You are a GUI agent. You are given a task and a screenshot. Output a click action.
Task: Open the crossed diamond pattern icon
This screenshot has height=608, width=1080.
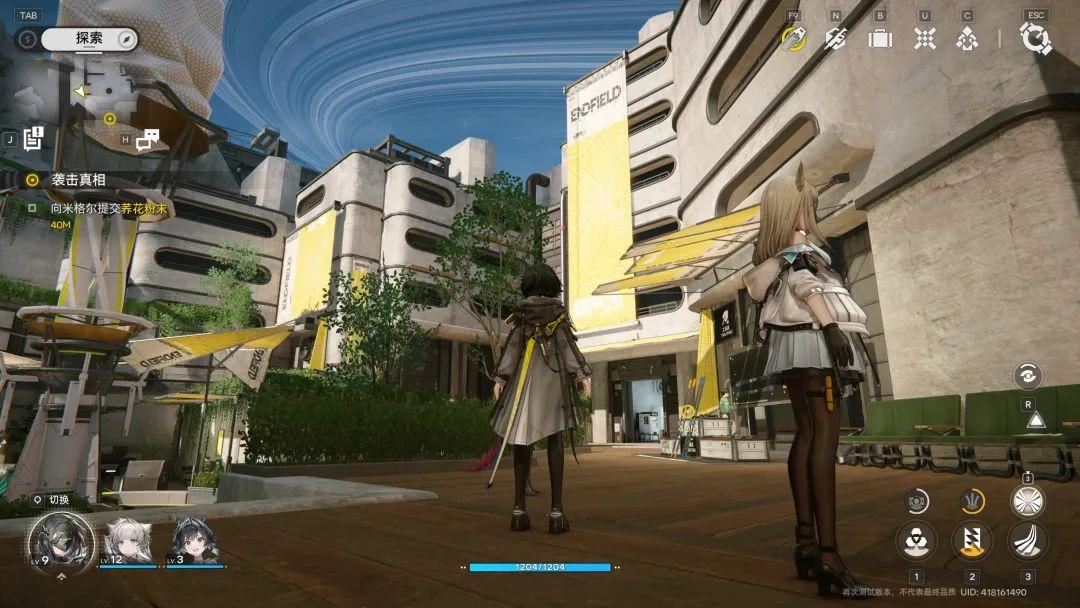[925, 38]
